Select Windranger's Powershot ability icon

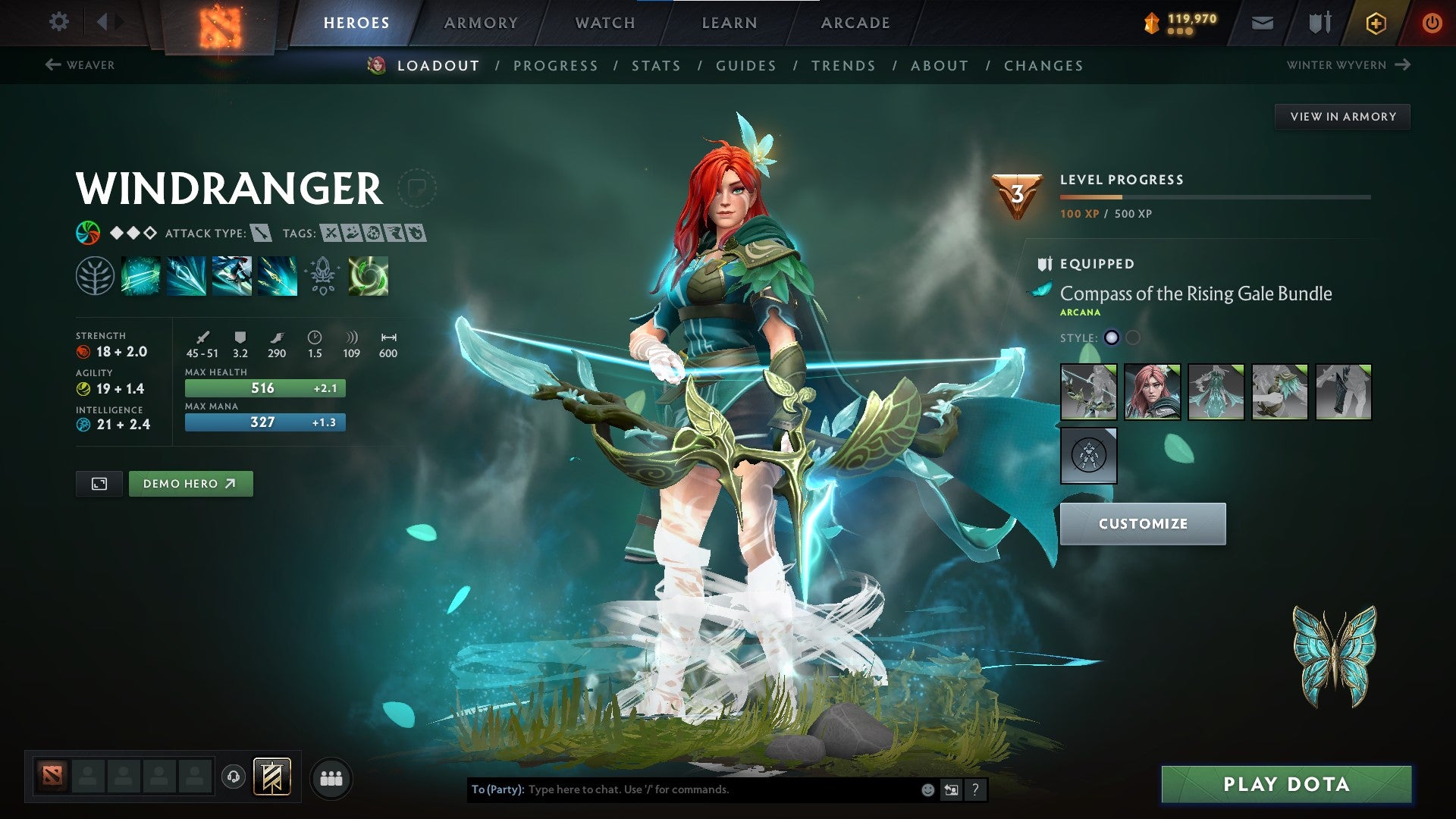tap(186, 277)
